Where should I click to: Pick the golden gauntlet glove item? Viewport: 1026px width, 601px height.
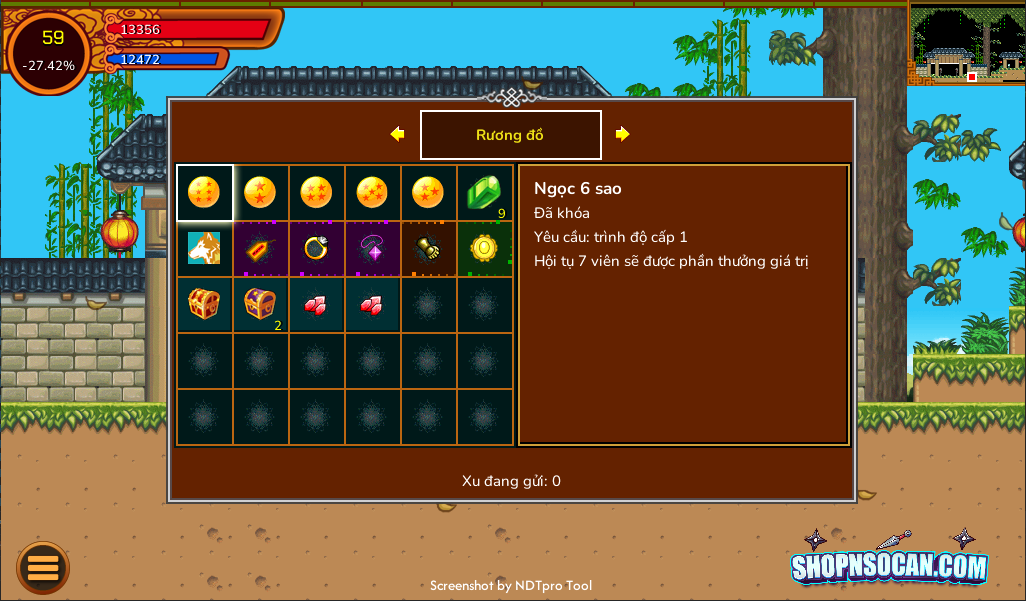tap(429, 249)
